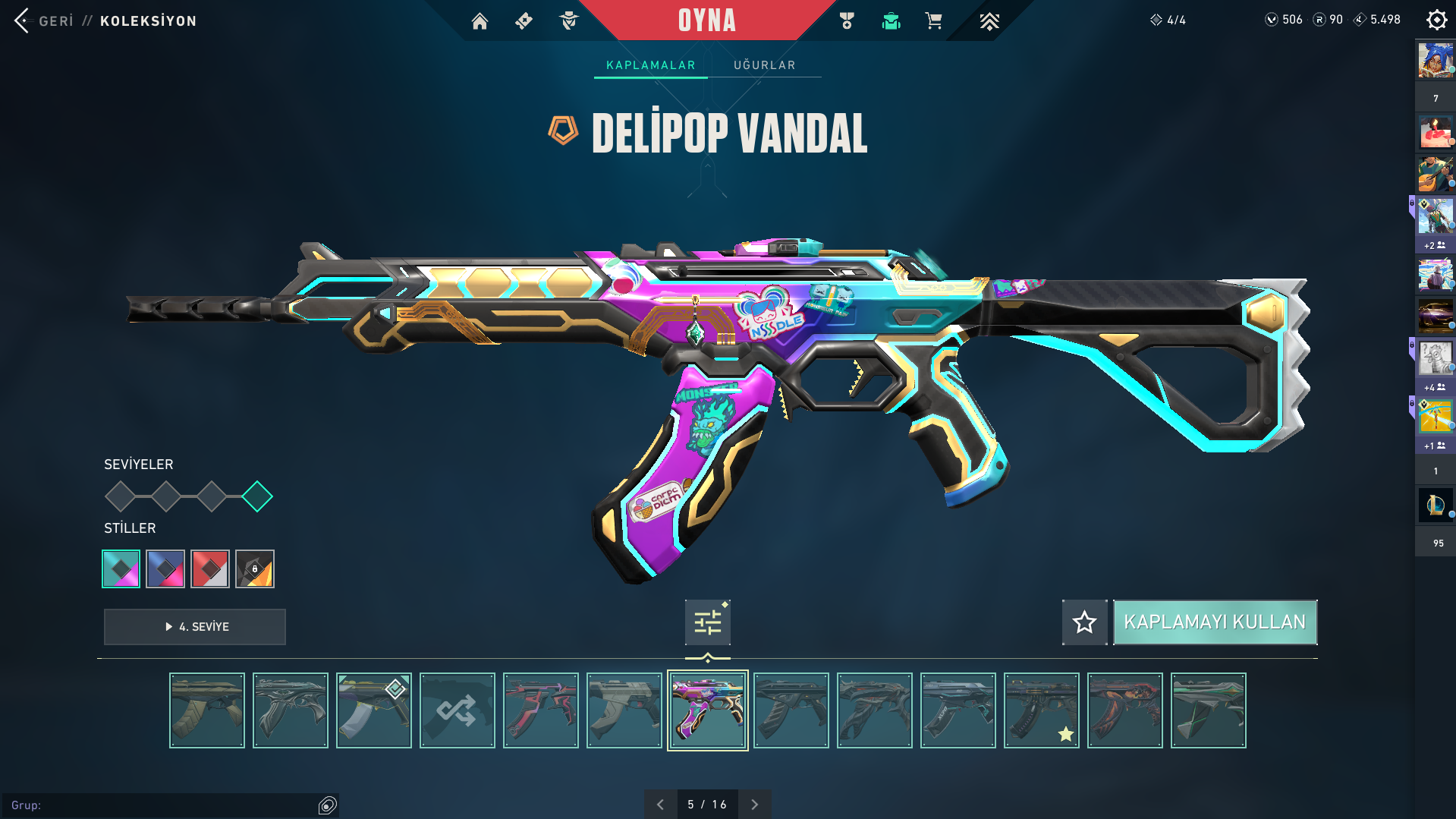Select the Kaplamalar tab
This screenshot has height=819, width=1456.
pos(650,65)
